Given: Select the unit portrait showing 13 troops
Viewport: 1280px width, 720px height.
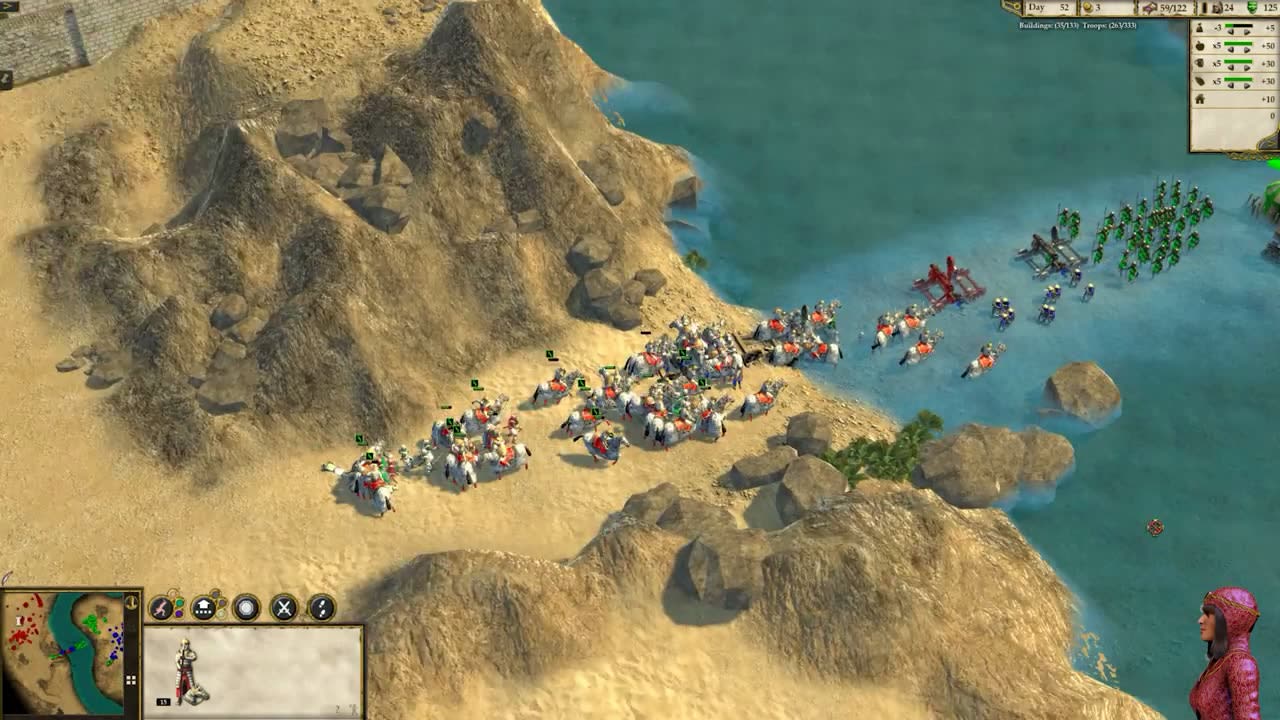Looking at the screenshot, I should (x=185, y=668).
